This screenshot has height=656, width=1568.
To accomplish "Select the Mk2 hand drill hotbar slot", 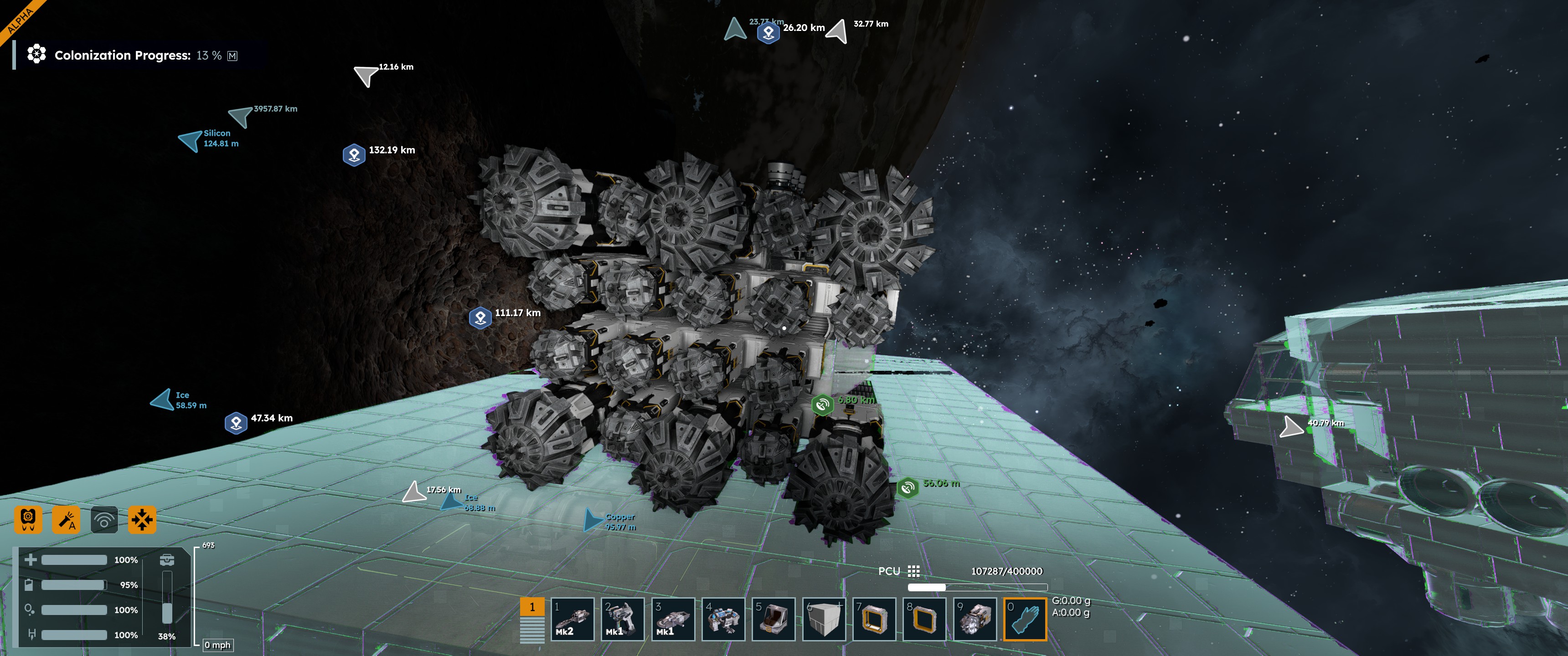I will [572, 619].
